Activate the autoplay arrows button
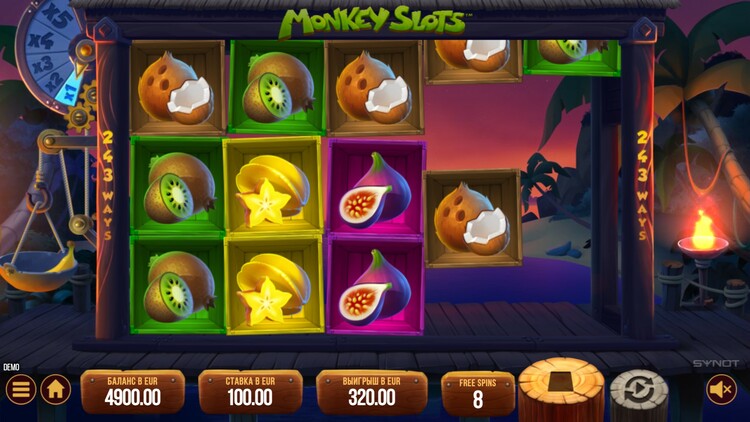The width and height of the screenshot is (750, 422). point(639,391)
